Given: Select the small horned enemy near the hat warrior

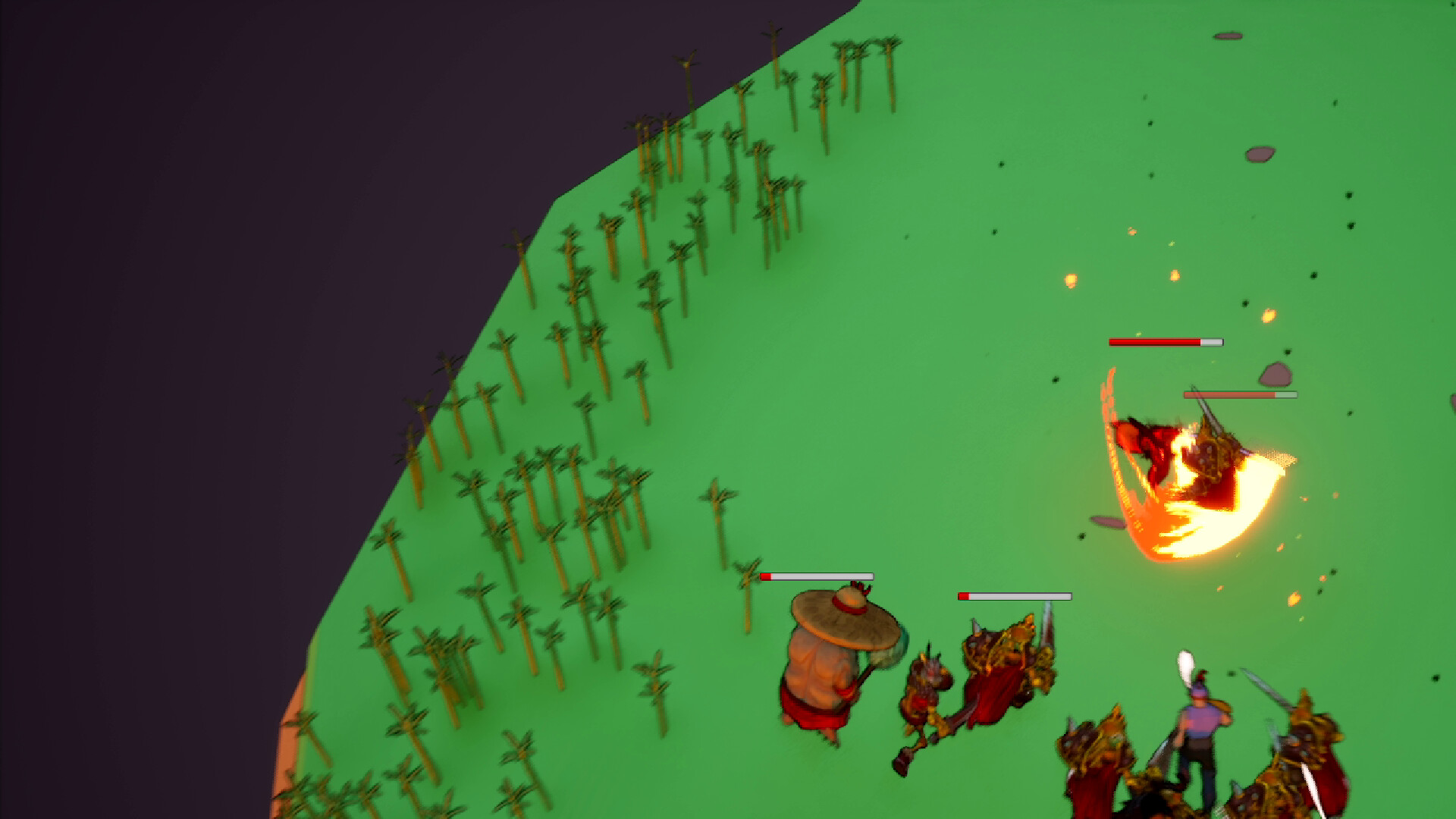Looking at the screenshot, I should (x=925, y=682).
